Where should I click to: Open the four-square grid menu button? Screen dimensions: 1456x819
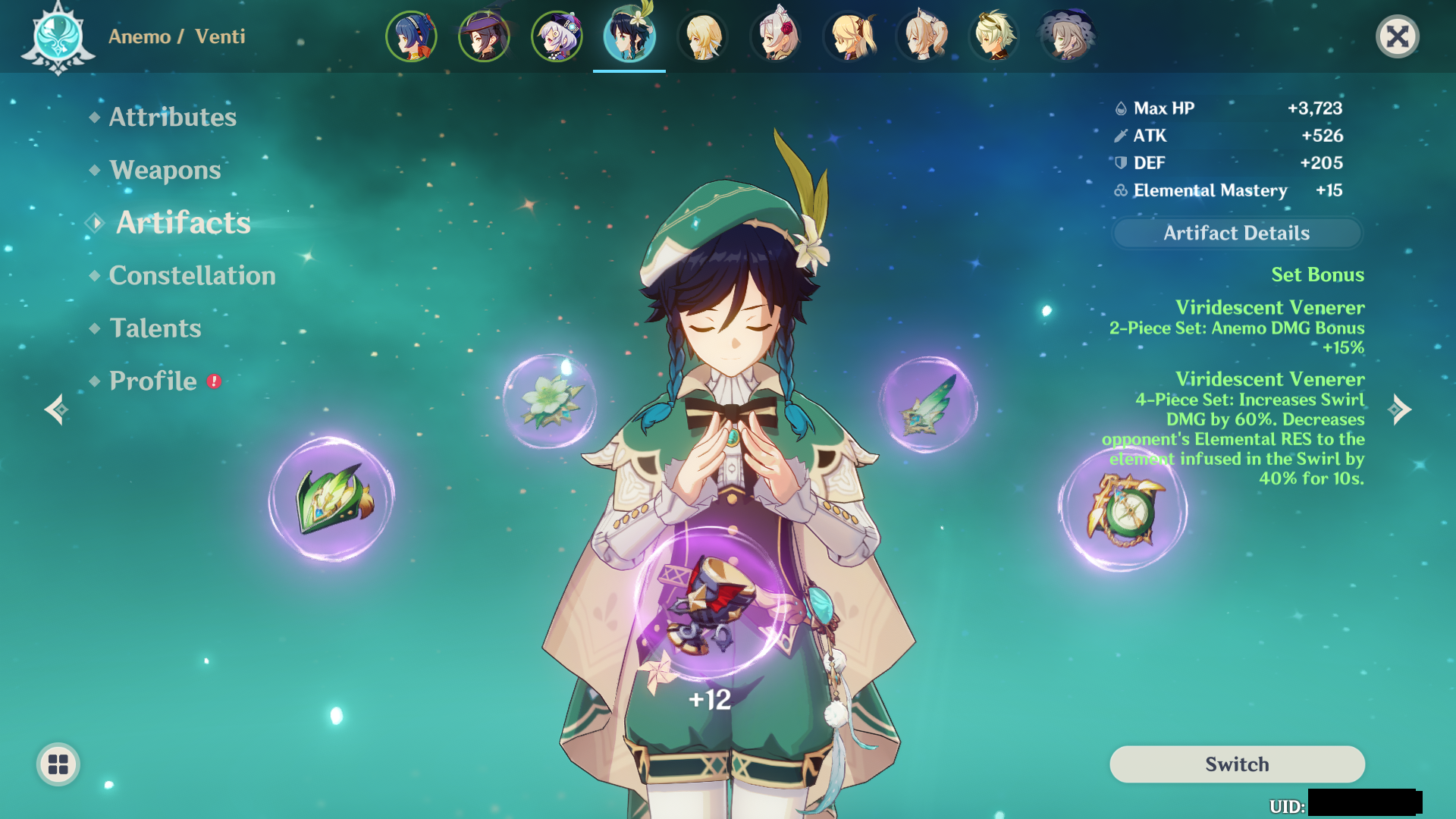(x=58, y=764)
